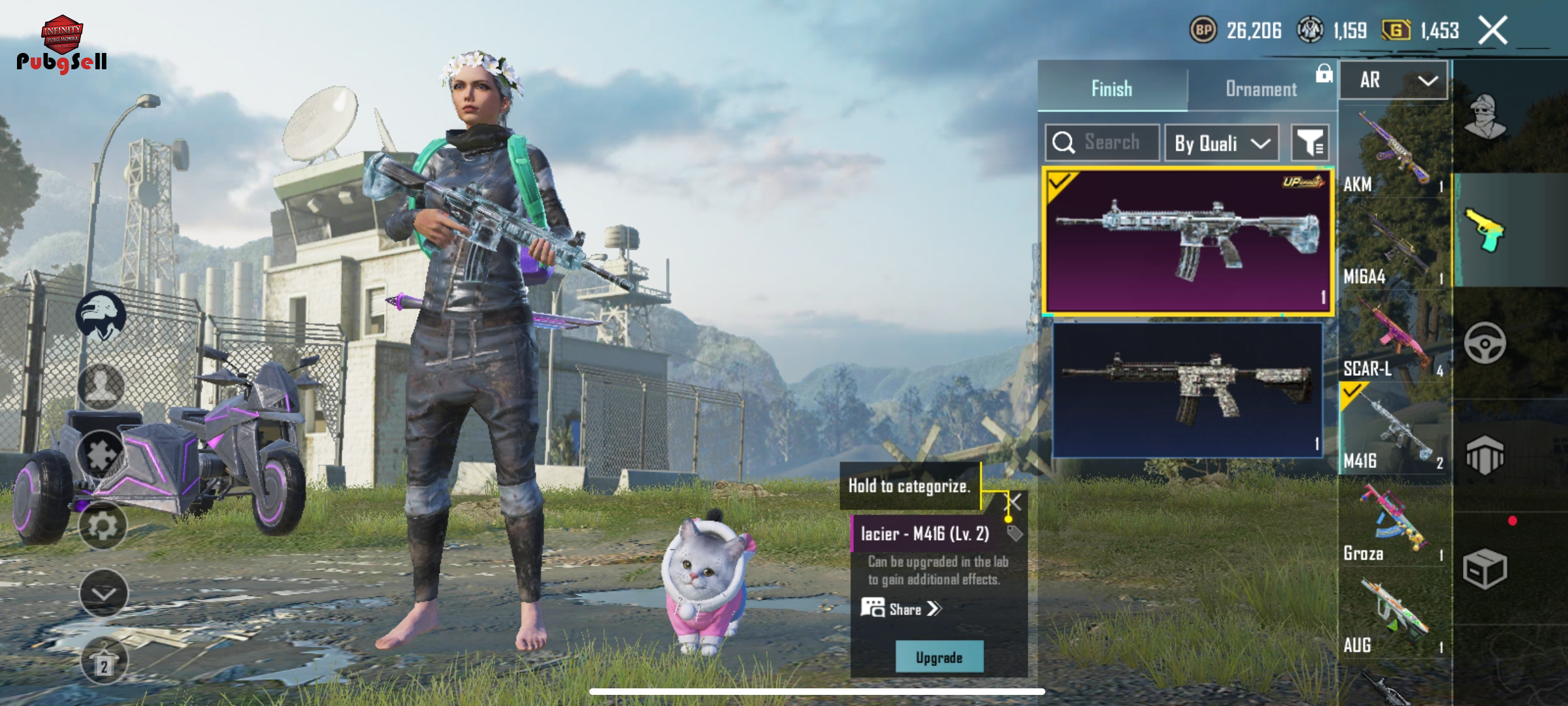Select the AKM weapon entry
The width and height of the screenshot is (1568, 706).
point(1394,153)
